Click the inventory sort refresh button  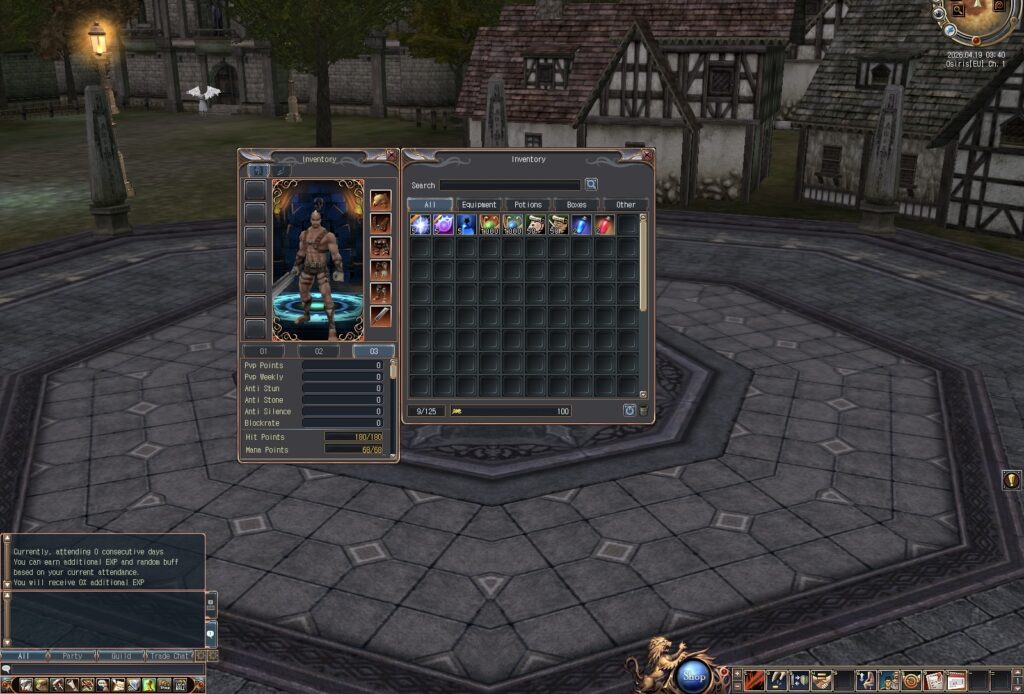click(629, 411)
